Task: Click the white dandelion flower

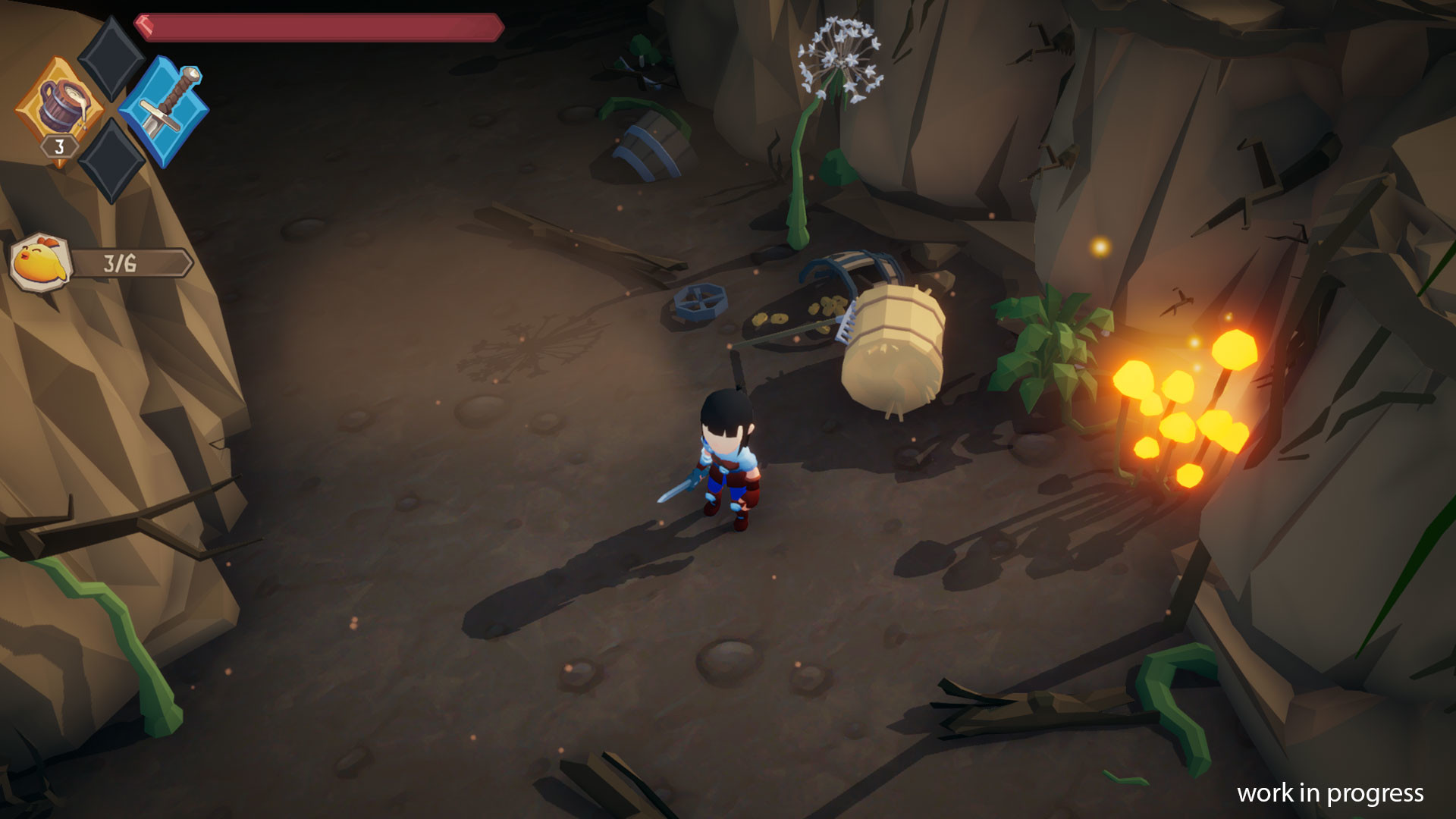Action: [x=842, y=61]
